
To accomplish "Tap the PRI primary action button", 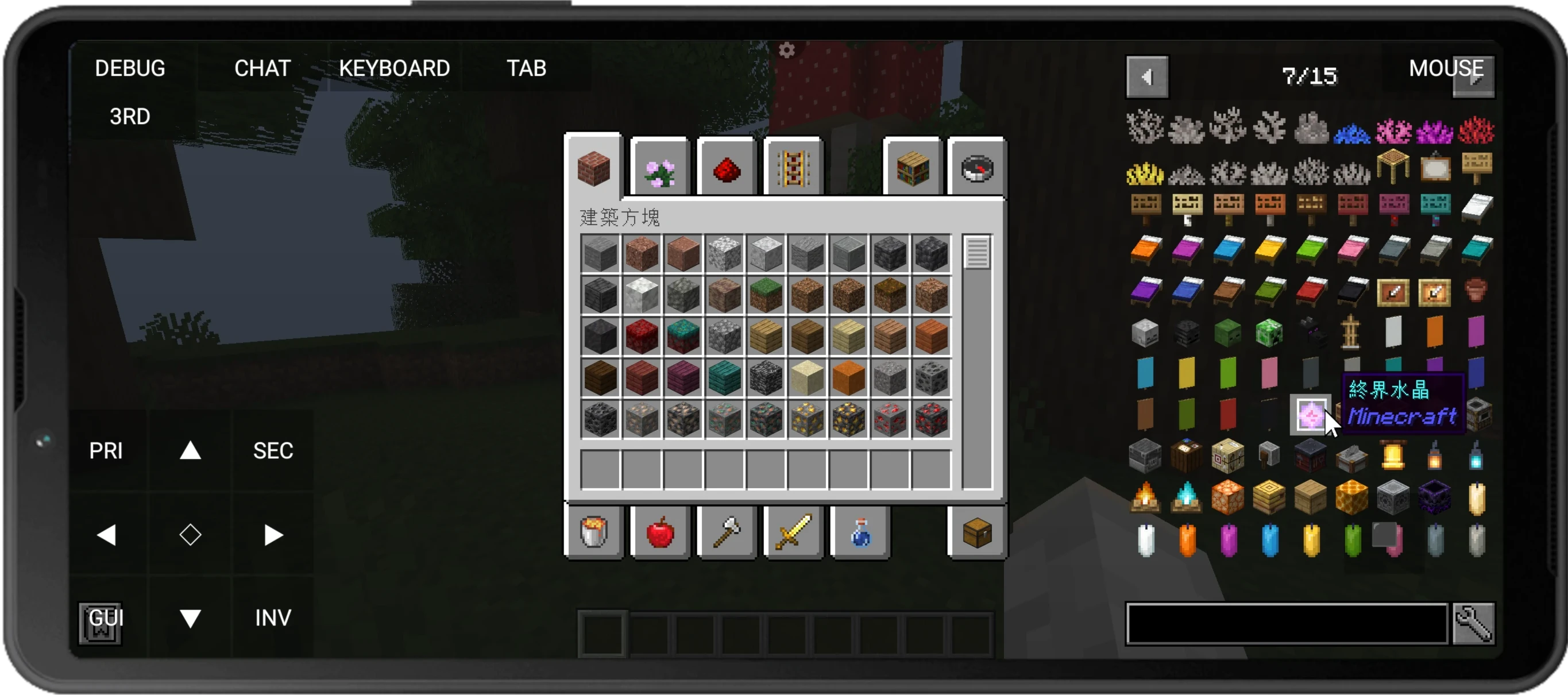I will [x=106, y=451].
